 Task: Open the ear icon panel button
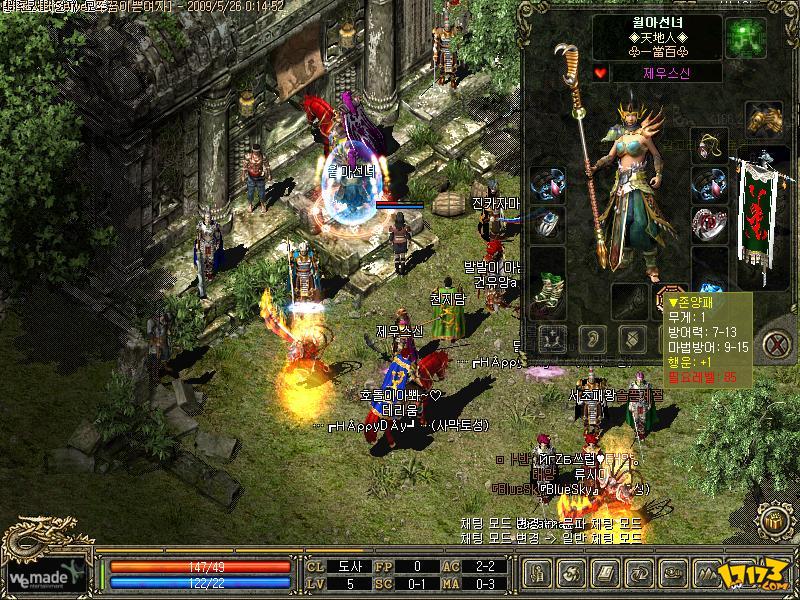(x=590, y=337)
